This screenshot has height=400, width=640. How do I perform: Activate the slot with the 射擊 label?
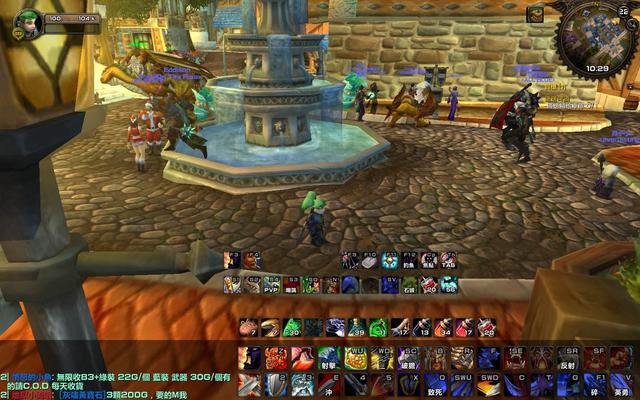[328, 359]
